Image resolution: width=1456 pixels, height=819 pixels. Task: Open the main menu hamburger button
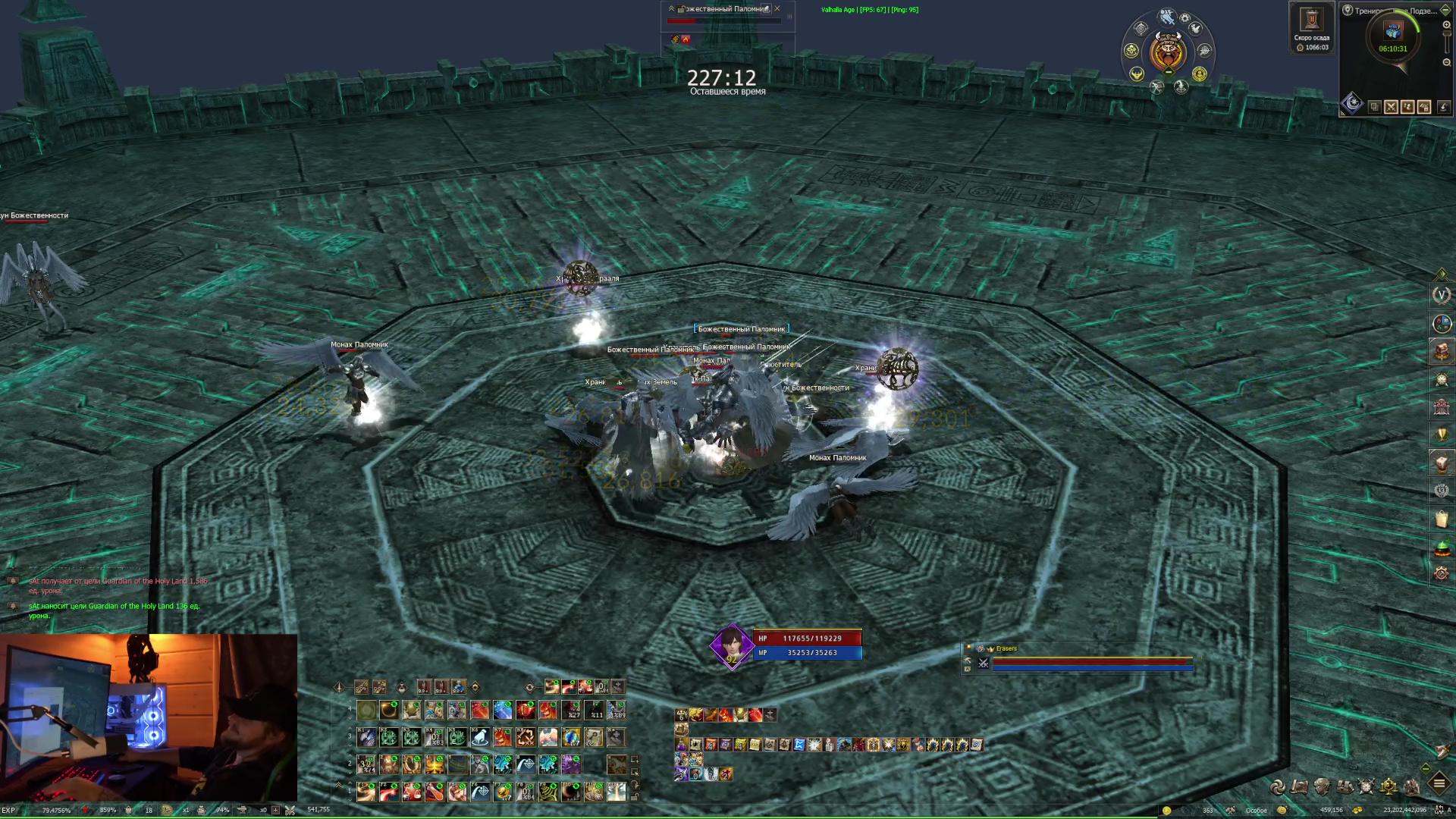1439,783
